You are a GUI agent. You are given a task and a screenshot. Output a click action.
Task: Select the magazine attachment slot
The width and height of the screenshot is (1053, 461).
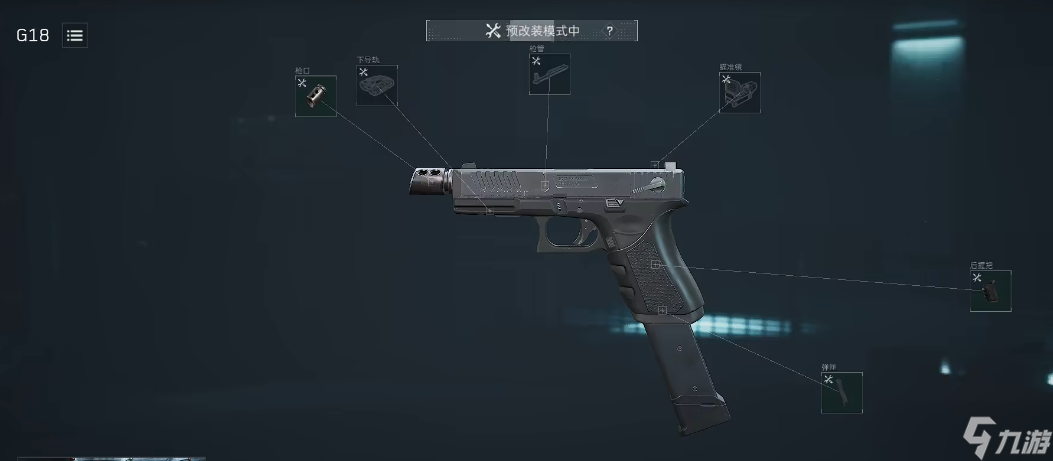(x=841, y=393)
